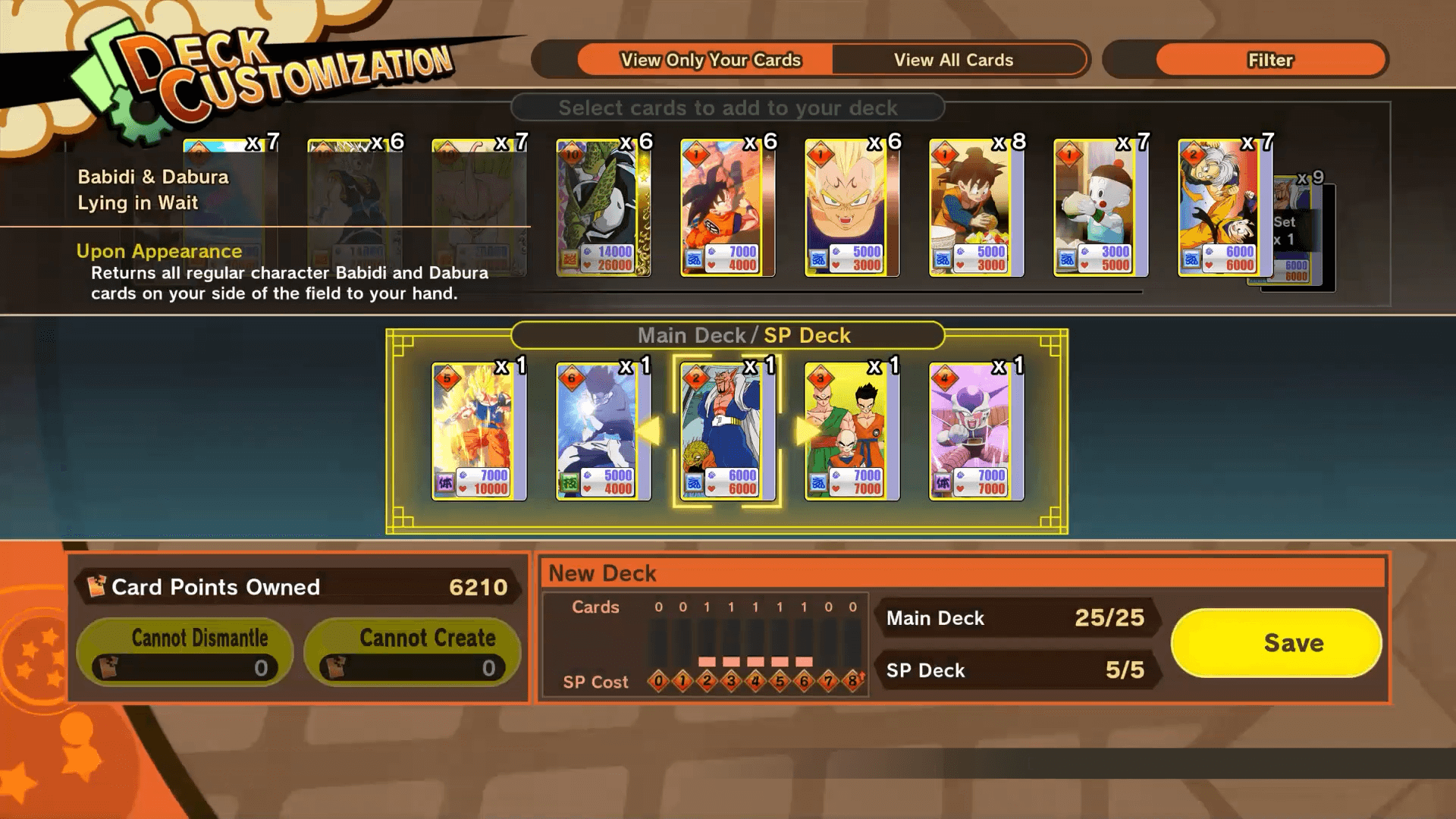Open the Filter options
The height and width of the screenshot is (819, 1456).
click(1269, 60)
